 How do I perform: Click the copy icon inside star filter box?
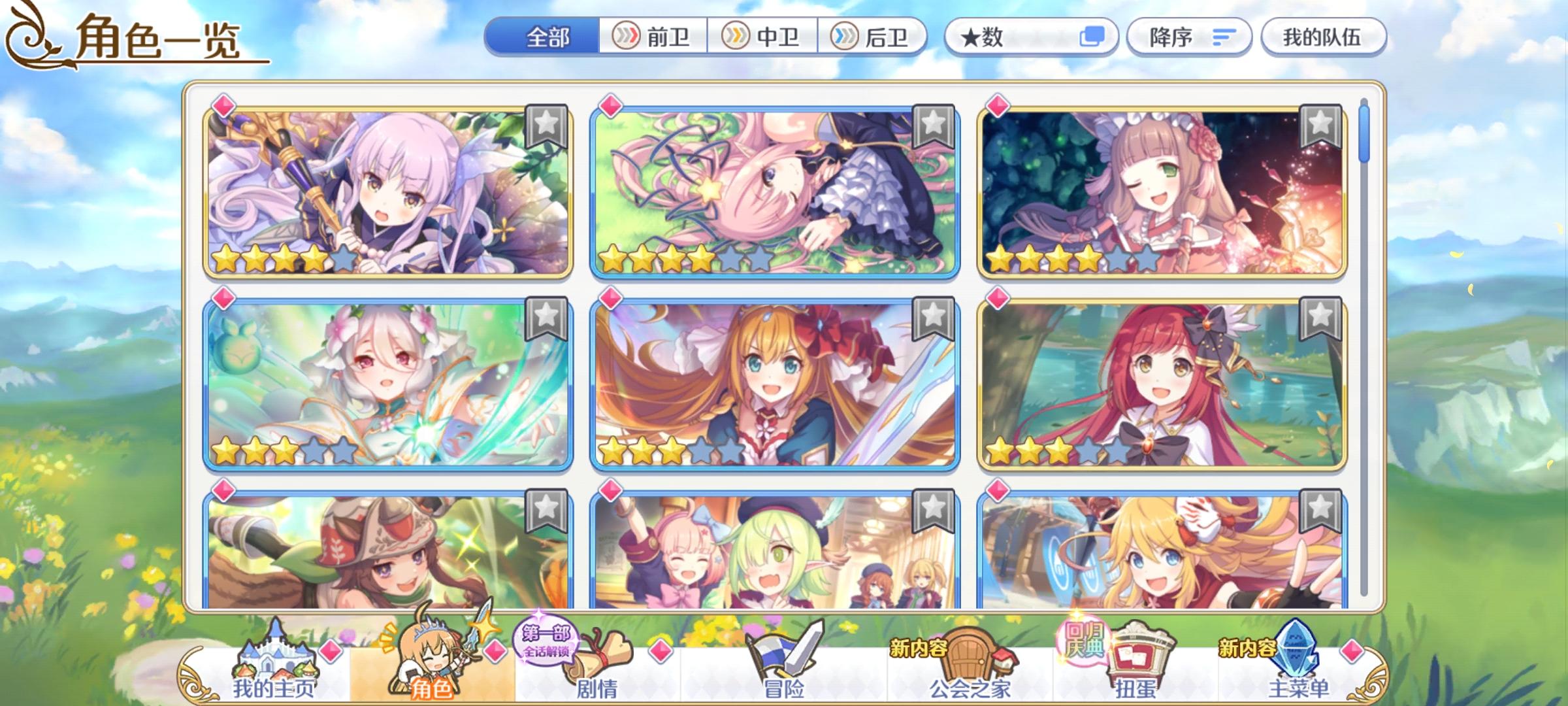tap(1092, 37)
